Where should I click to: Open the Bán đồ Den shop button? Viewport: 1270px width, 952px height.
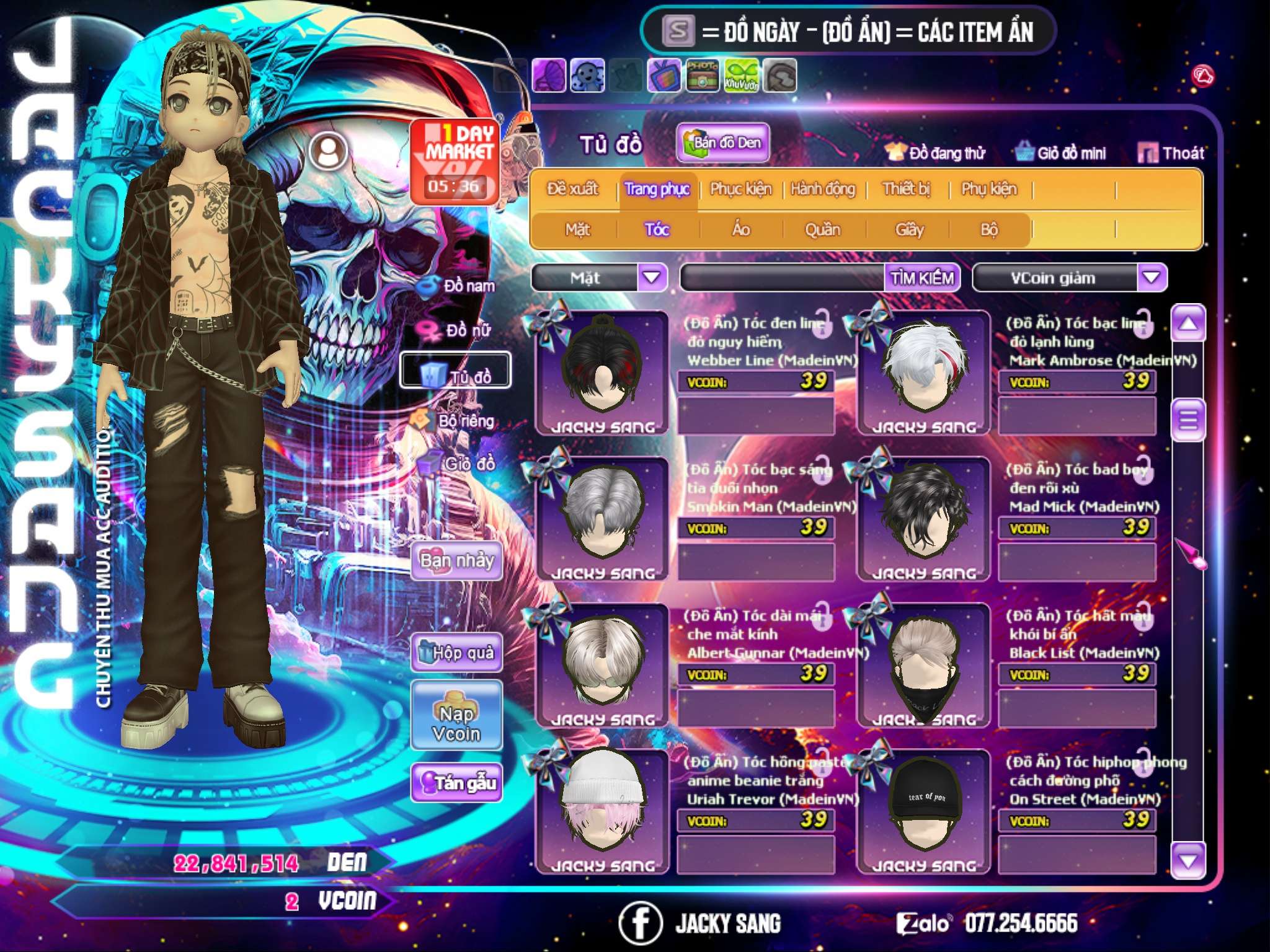coord(722,143)
